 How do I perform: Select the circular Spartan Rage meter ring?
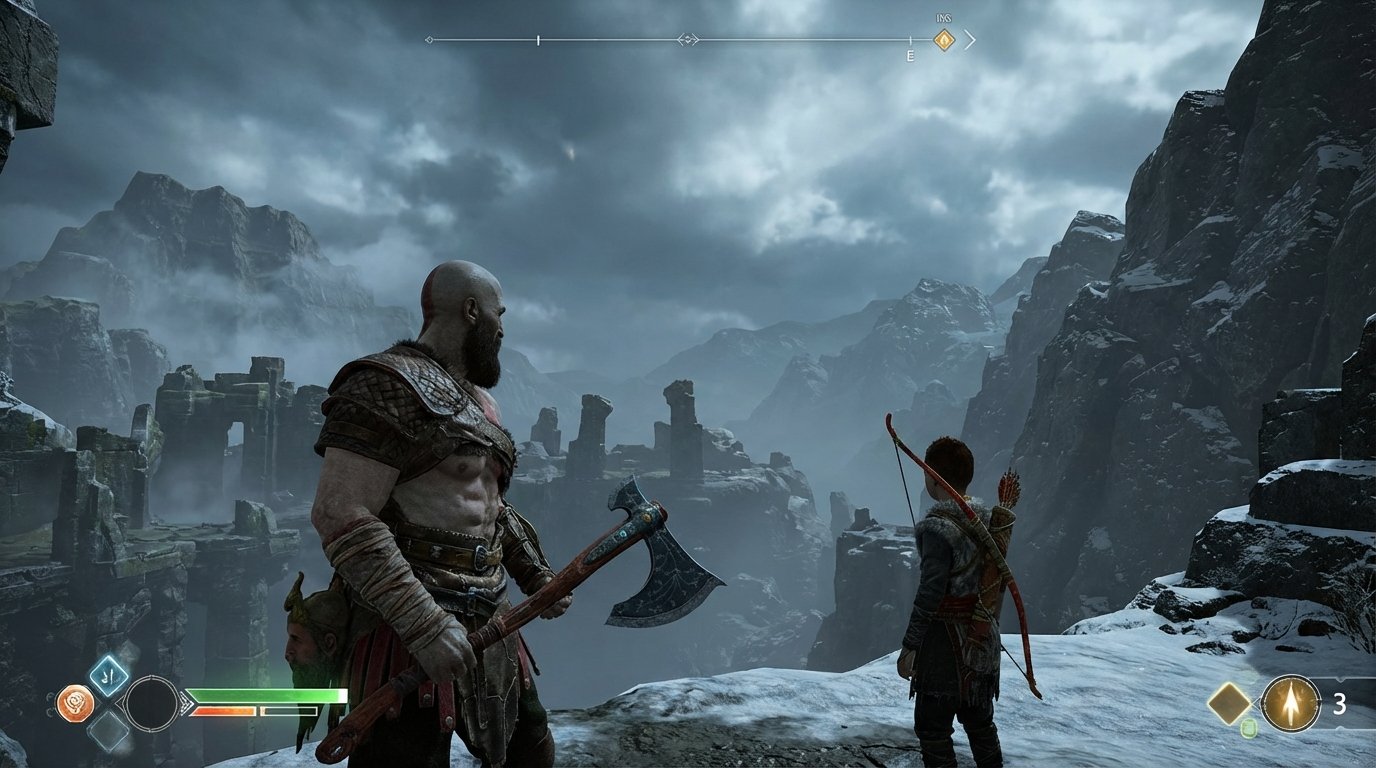(x=152, y=704)
